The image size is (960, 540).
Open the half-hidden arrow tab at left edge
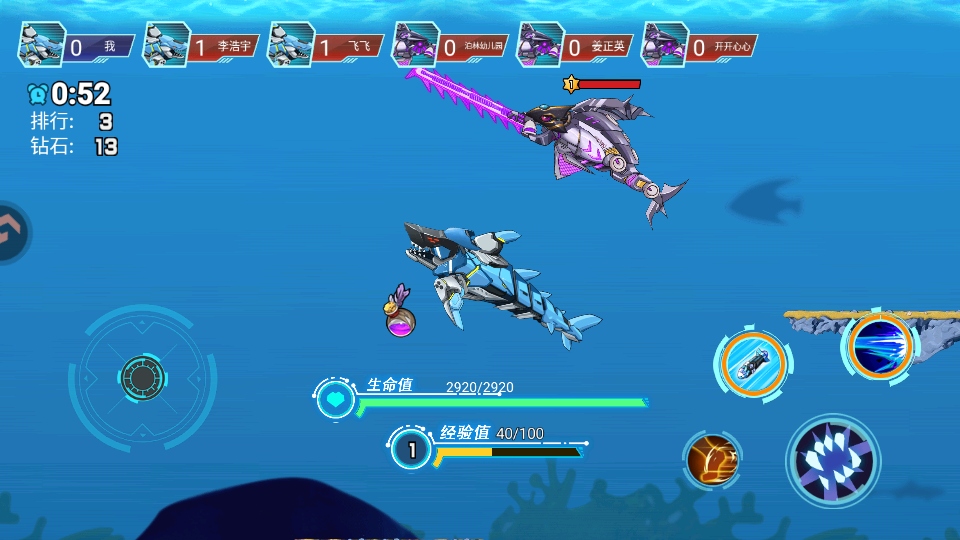(10, 233)
